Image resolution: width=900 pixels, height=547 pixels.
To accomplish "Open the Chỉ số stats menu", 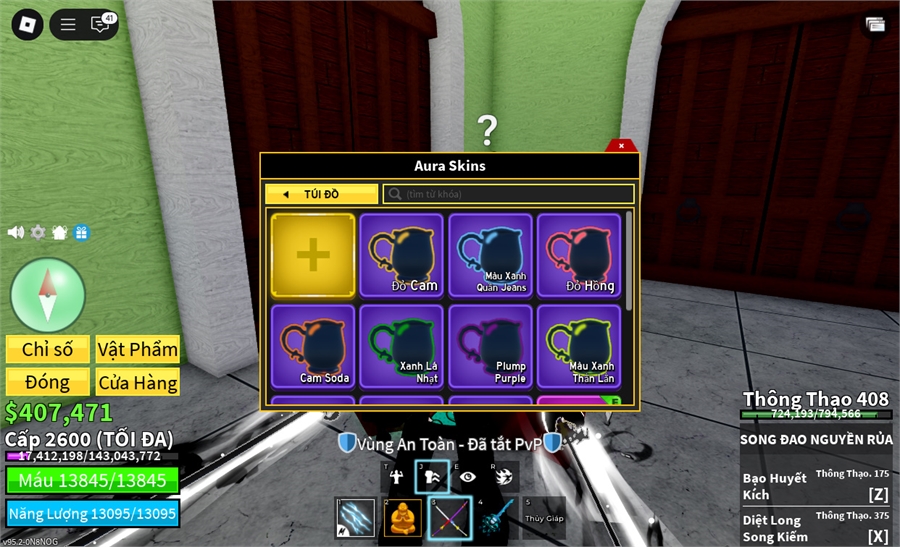I will [x=48, y=349].
